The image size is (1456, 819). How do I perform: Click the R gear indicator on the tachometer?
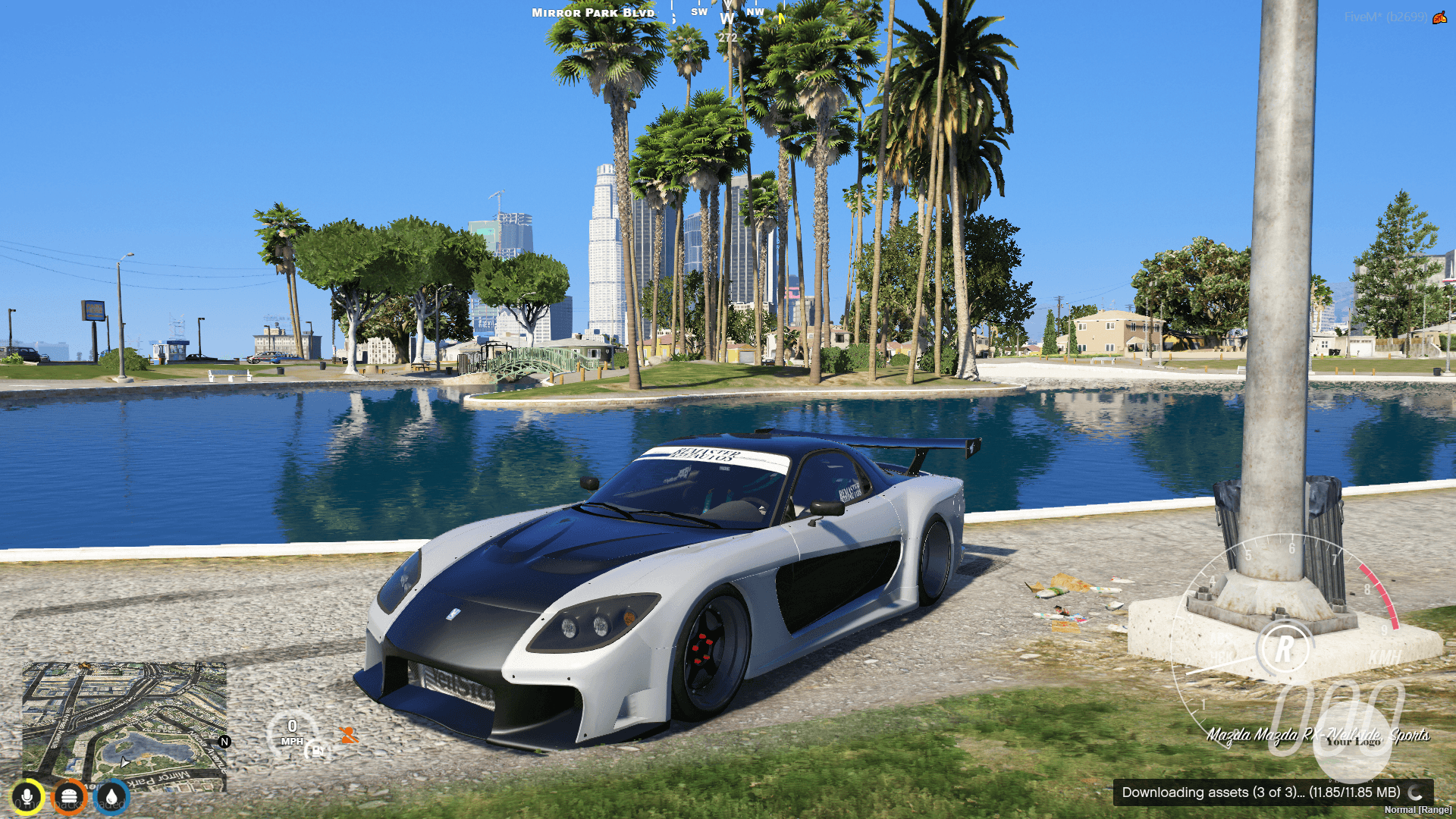(x=1285, y=647)
